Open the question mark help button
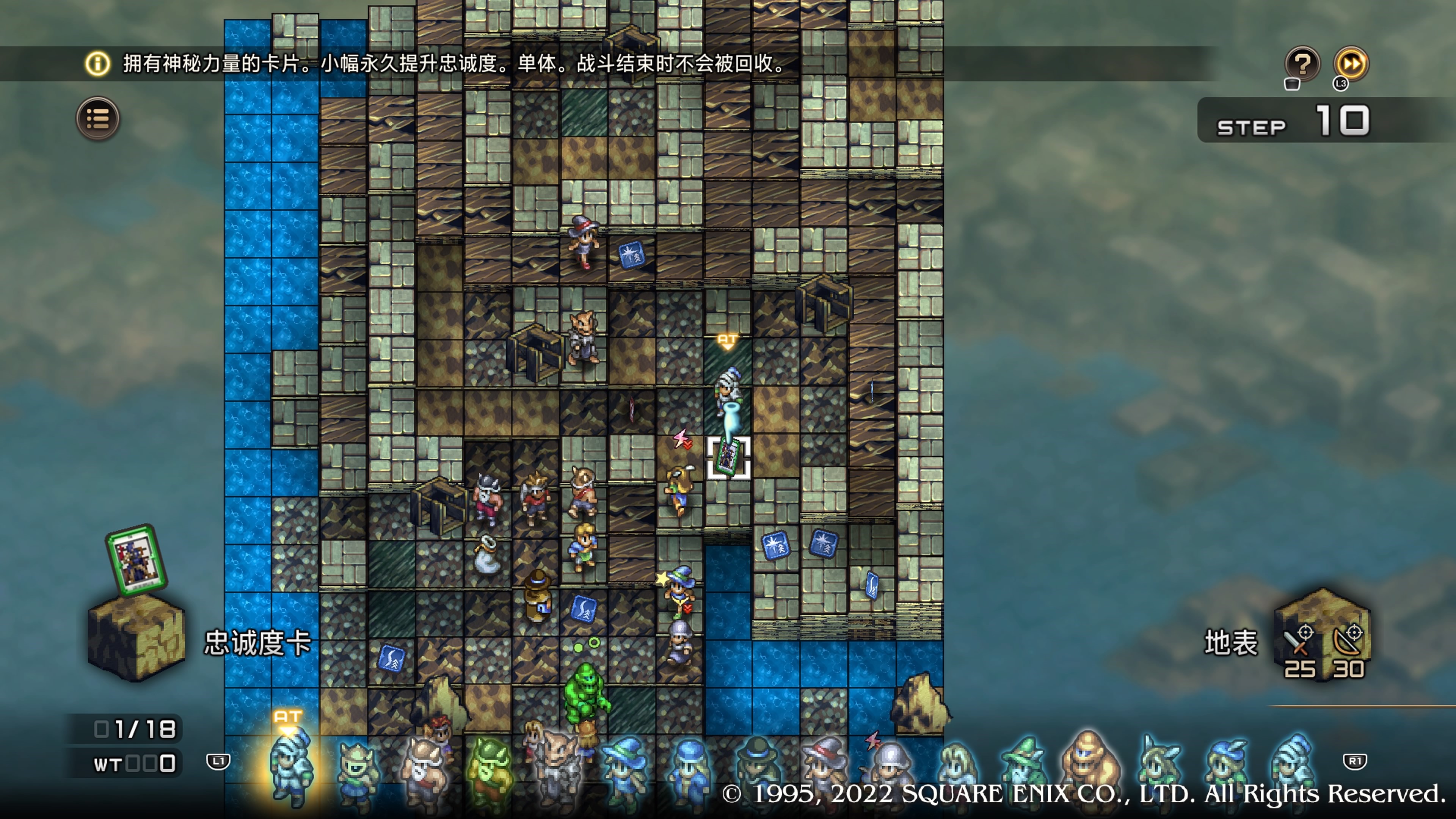 (1302, 64)
